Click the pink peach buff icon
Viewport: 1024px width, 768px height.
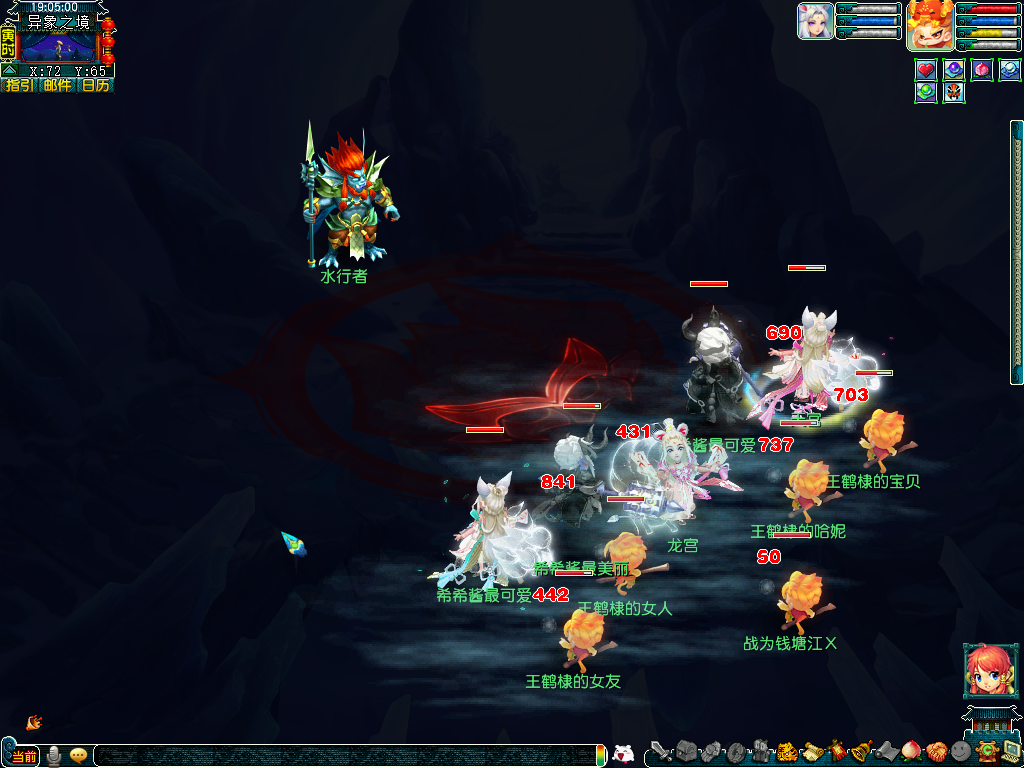click(x=982, y=70)
